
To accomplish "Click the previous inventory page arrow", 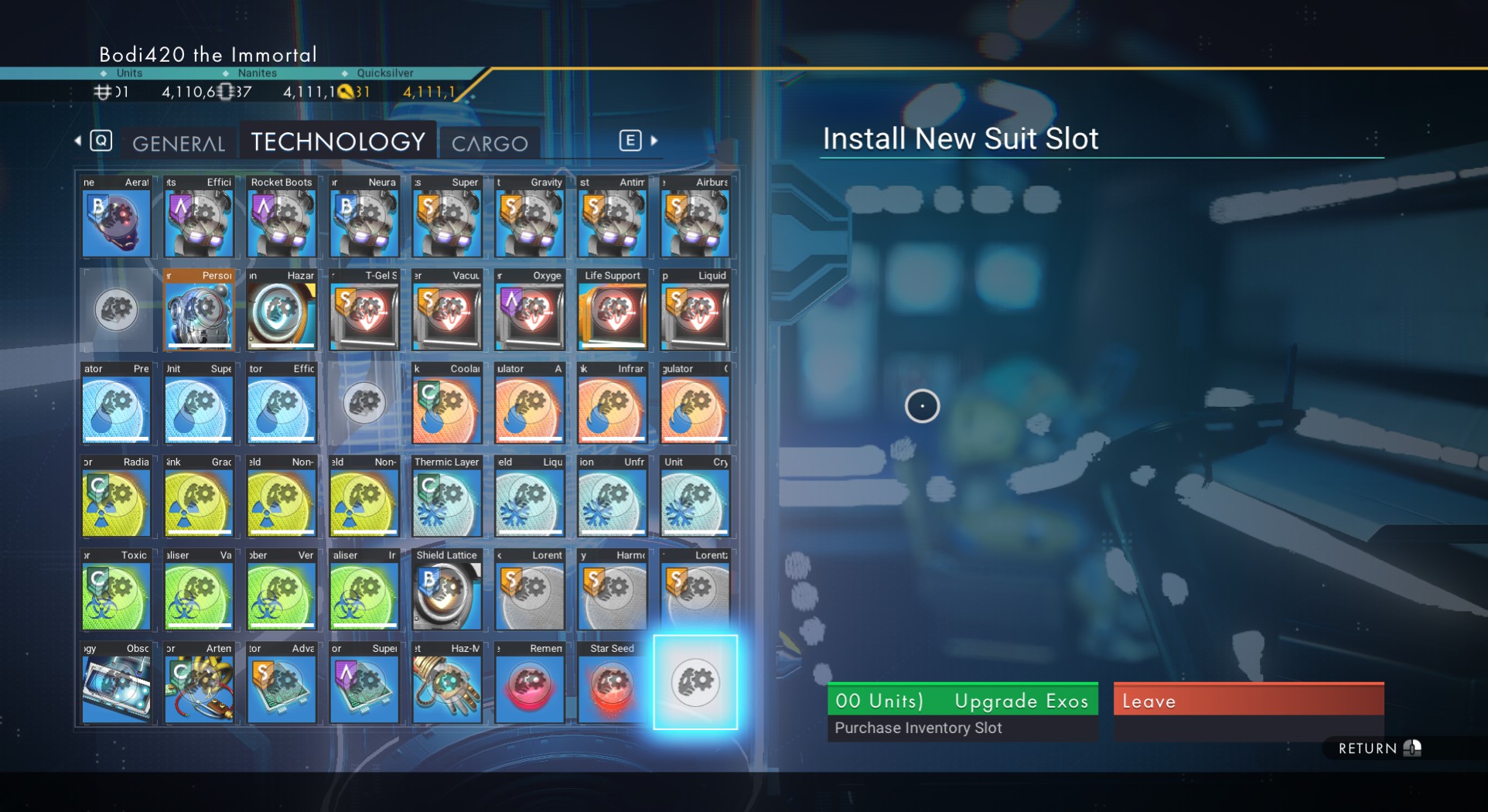I will [x=78, y=141].
